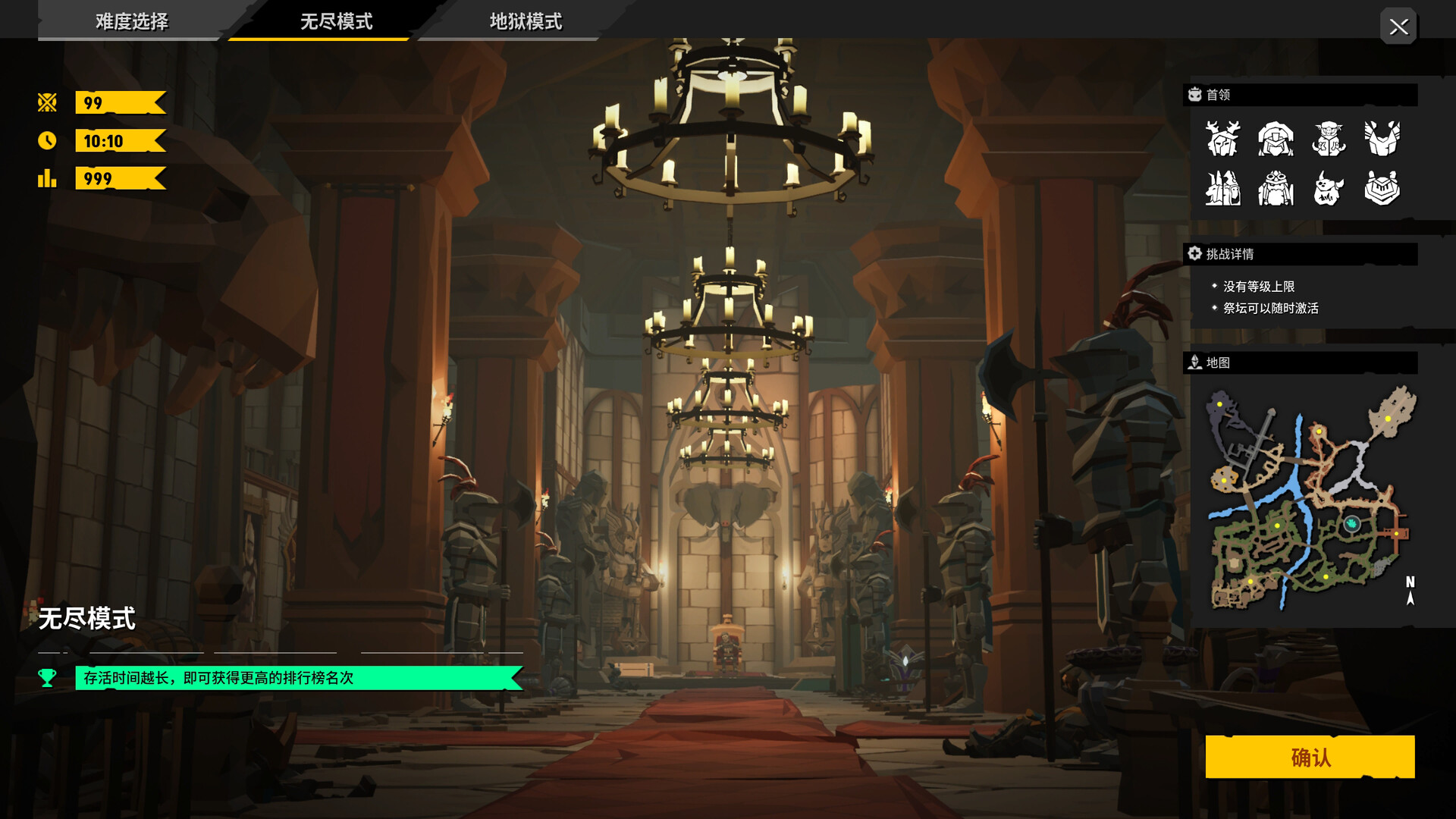This screenshot has height=819, width=1456.
Task: Choose the hooded bearded boss icon
Action: pos(1276,138)
